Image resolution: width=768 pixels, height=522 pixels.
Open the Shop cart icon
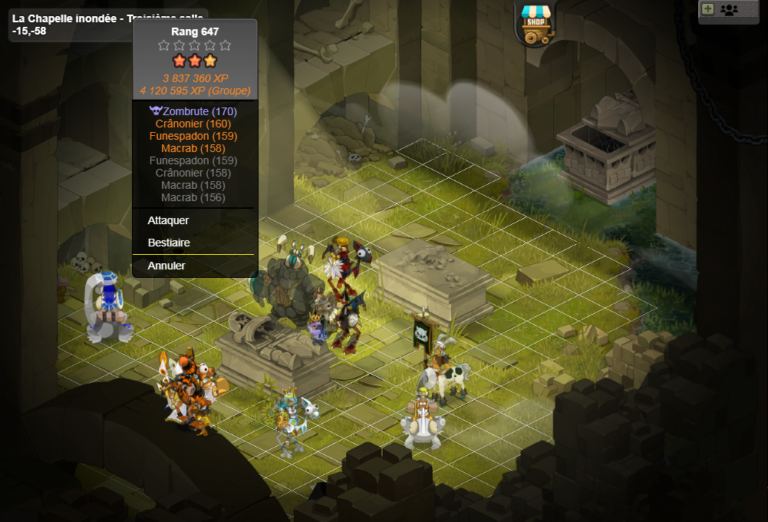click(536, 24)
